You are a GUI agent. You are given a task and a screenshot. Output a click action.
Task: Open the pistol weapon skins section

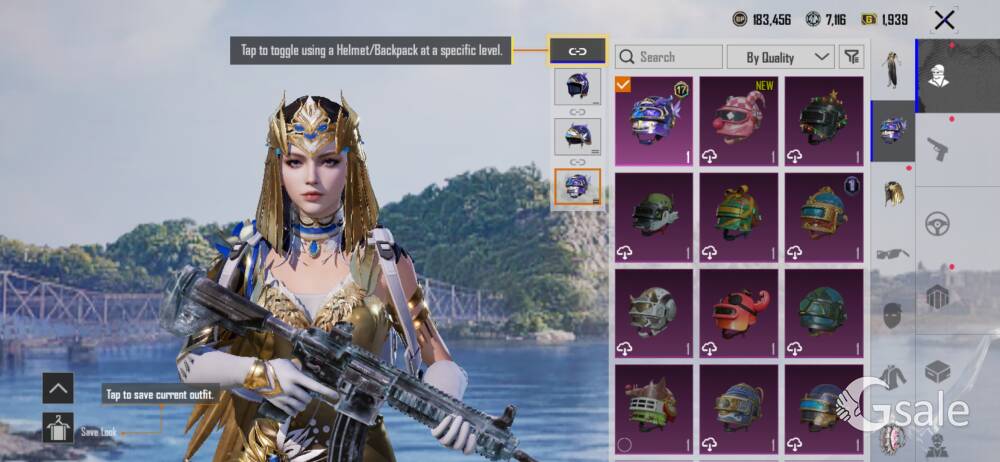(x=938, y=150)
